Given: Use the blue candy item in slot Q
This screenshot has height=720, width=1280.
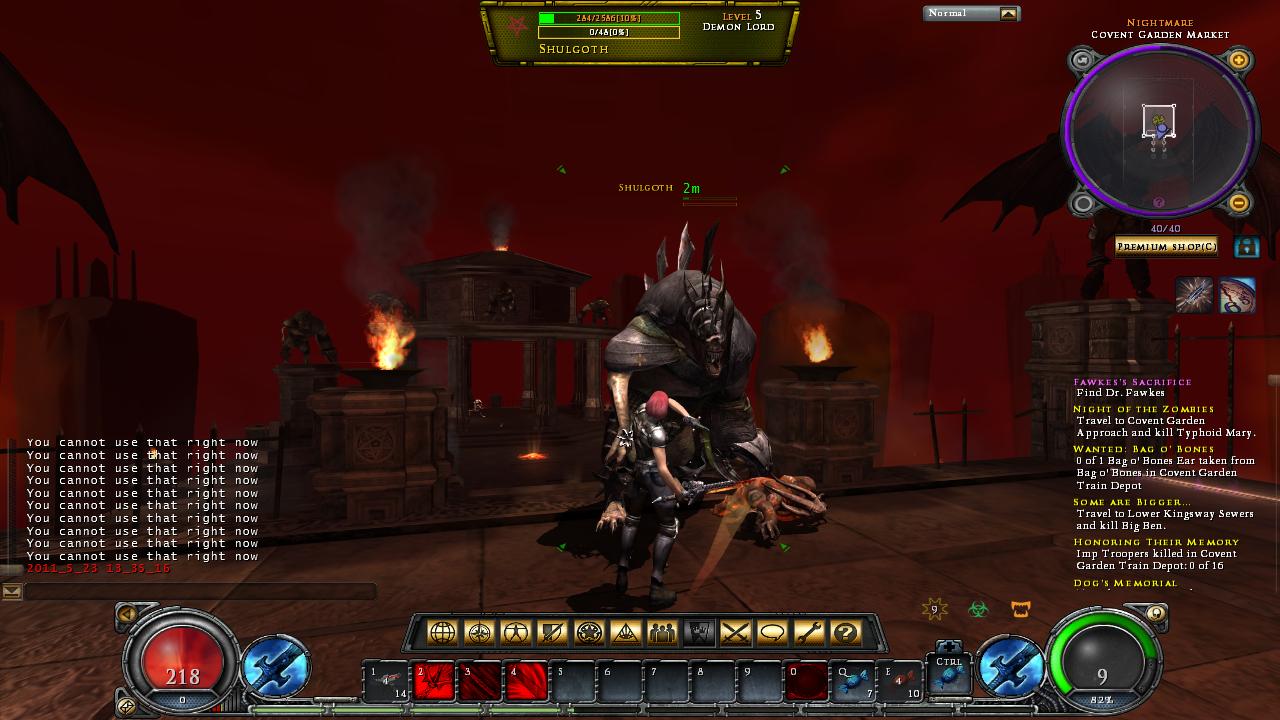Looking at the screenshot, I should pyautogui.click(x=854, y=682).
